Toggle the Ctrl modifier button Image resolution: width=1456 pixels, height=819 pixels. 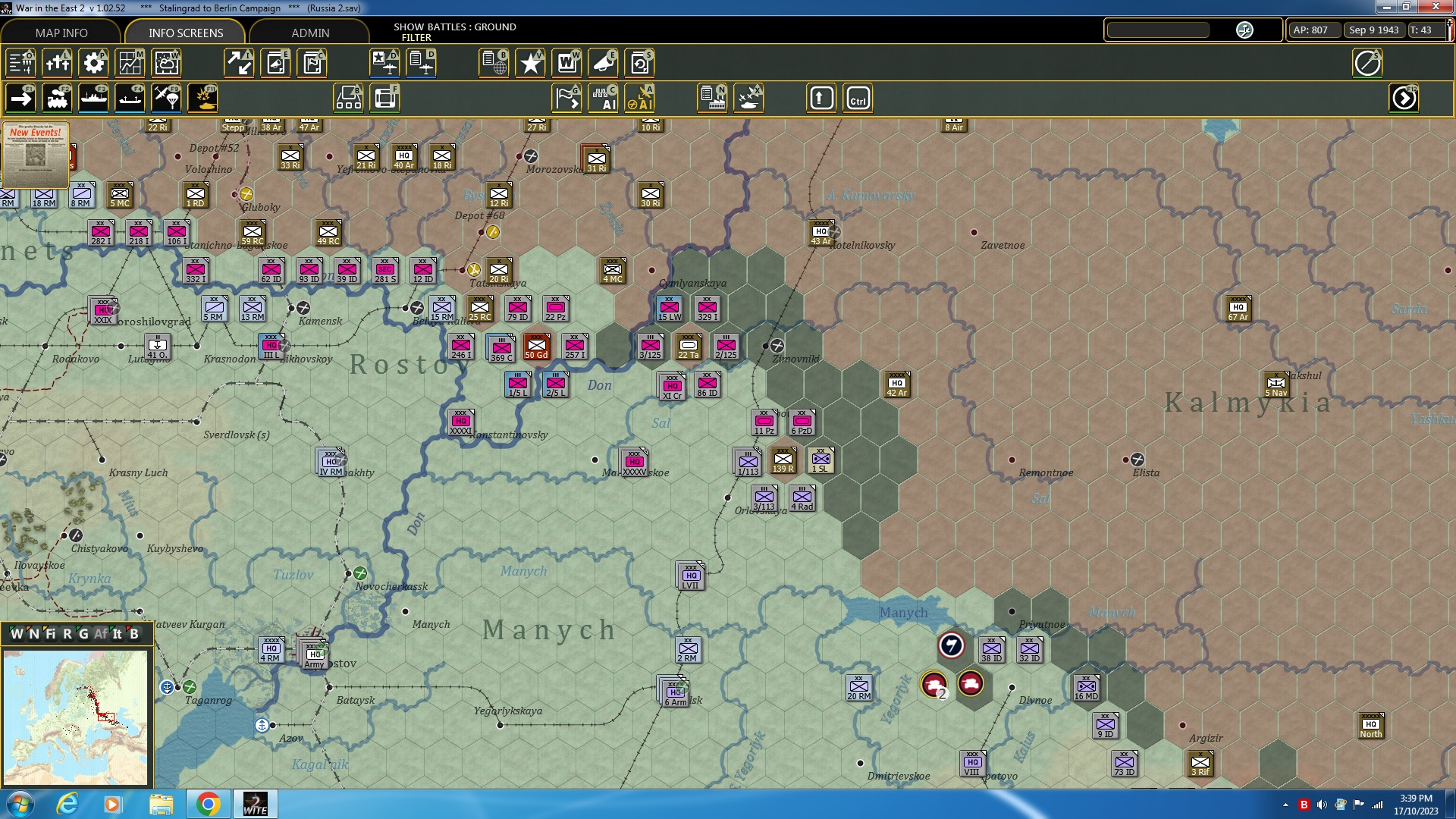(858, 98)
